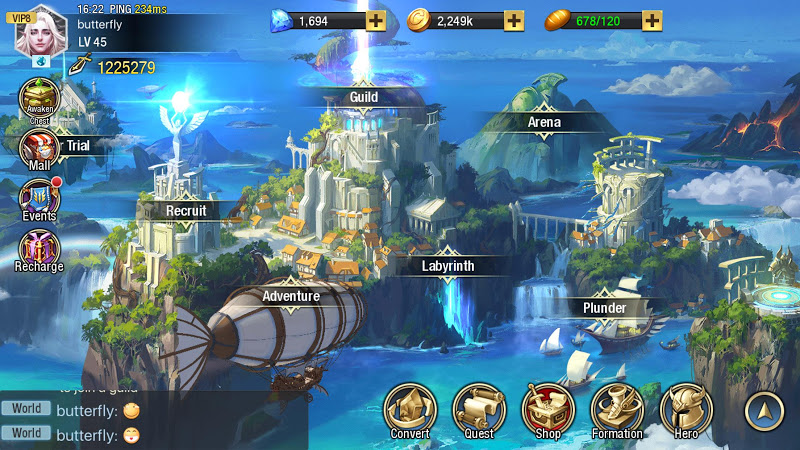Viewport: 800px width, 450px height.
Task: Open the Convert menu
Action: coord(410,410)
